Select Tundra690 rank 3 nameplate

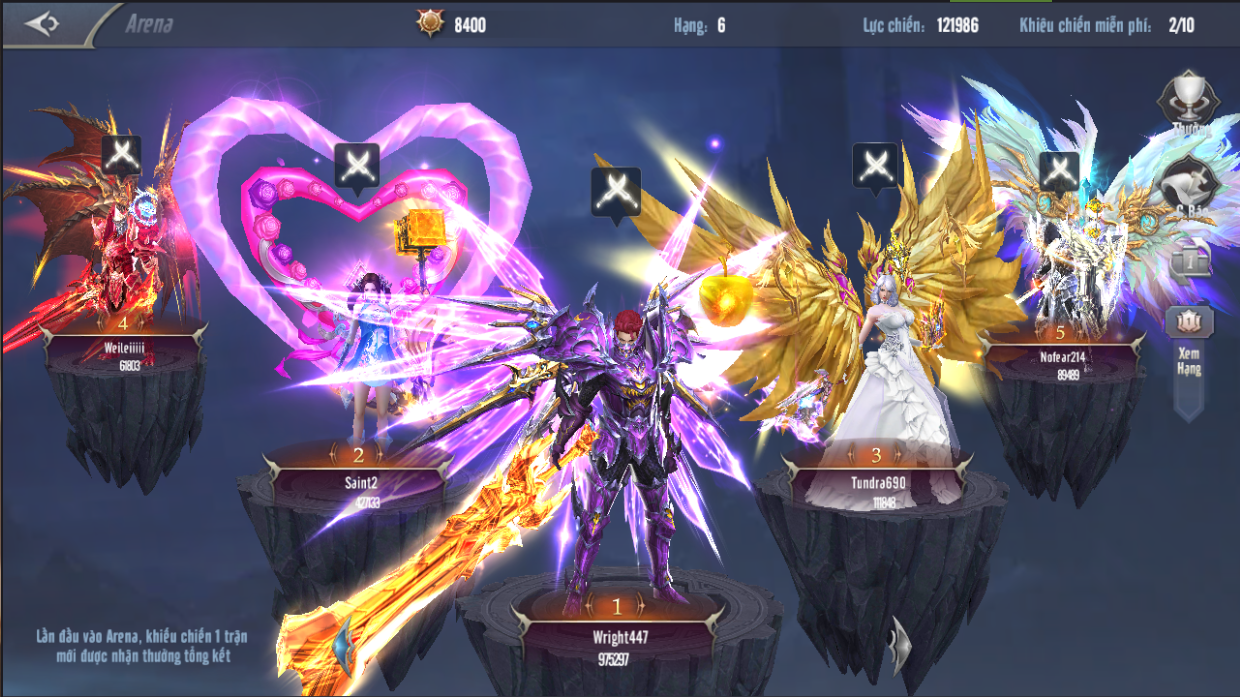click(876, 482)
